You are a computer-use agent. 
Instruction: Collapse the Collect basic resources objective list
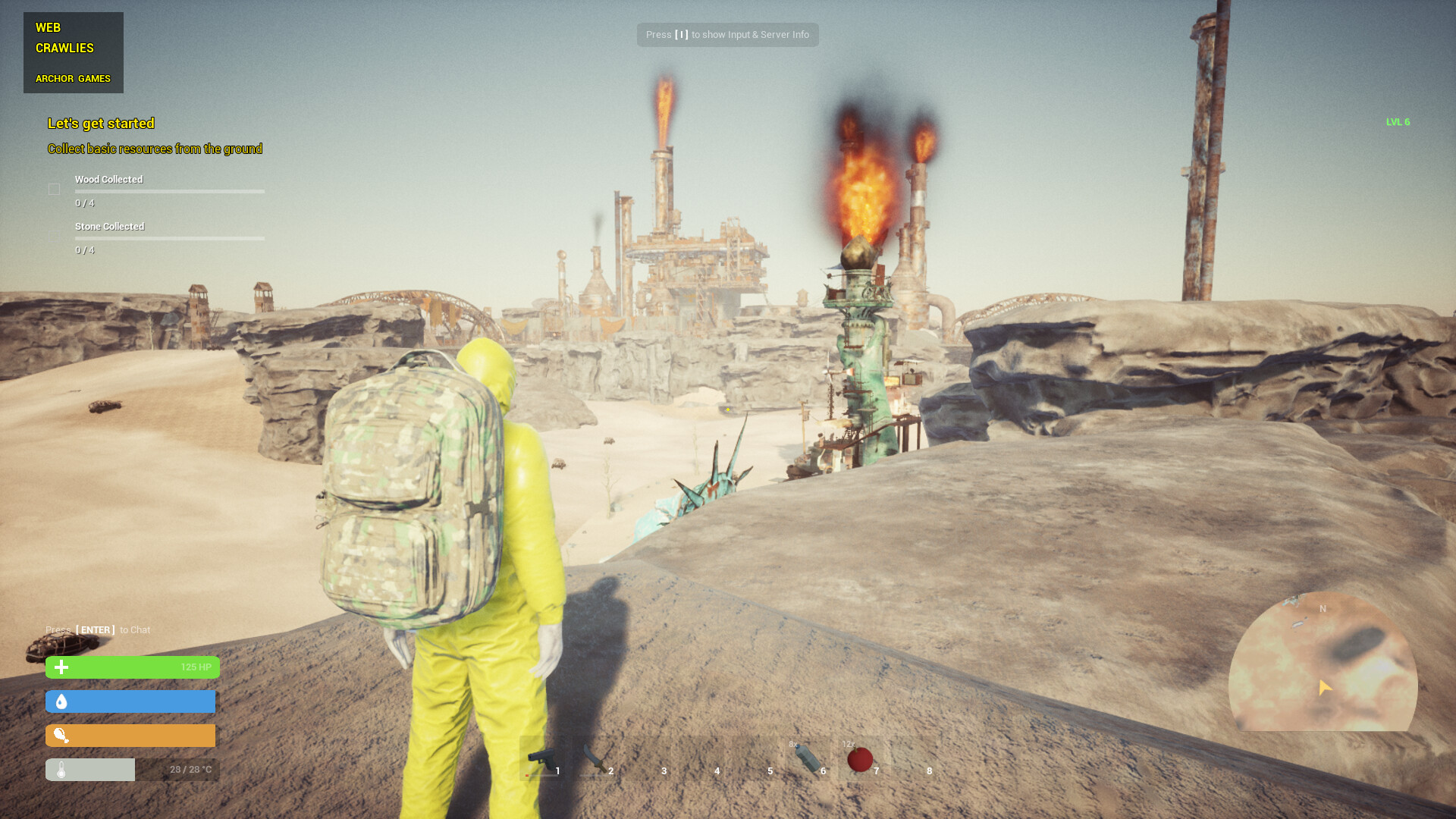(x=155, y=149)
